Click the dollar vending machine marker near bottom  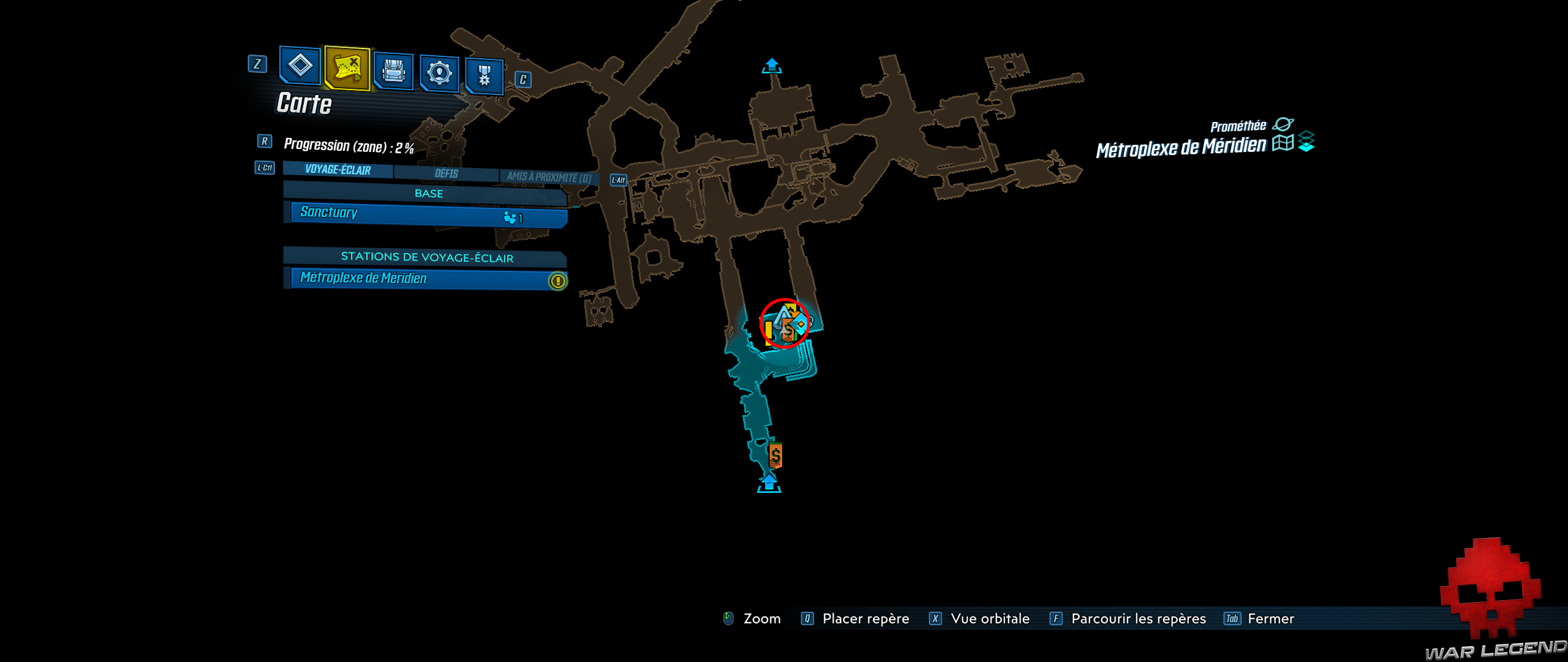pos(776,457)
